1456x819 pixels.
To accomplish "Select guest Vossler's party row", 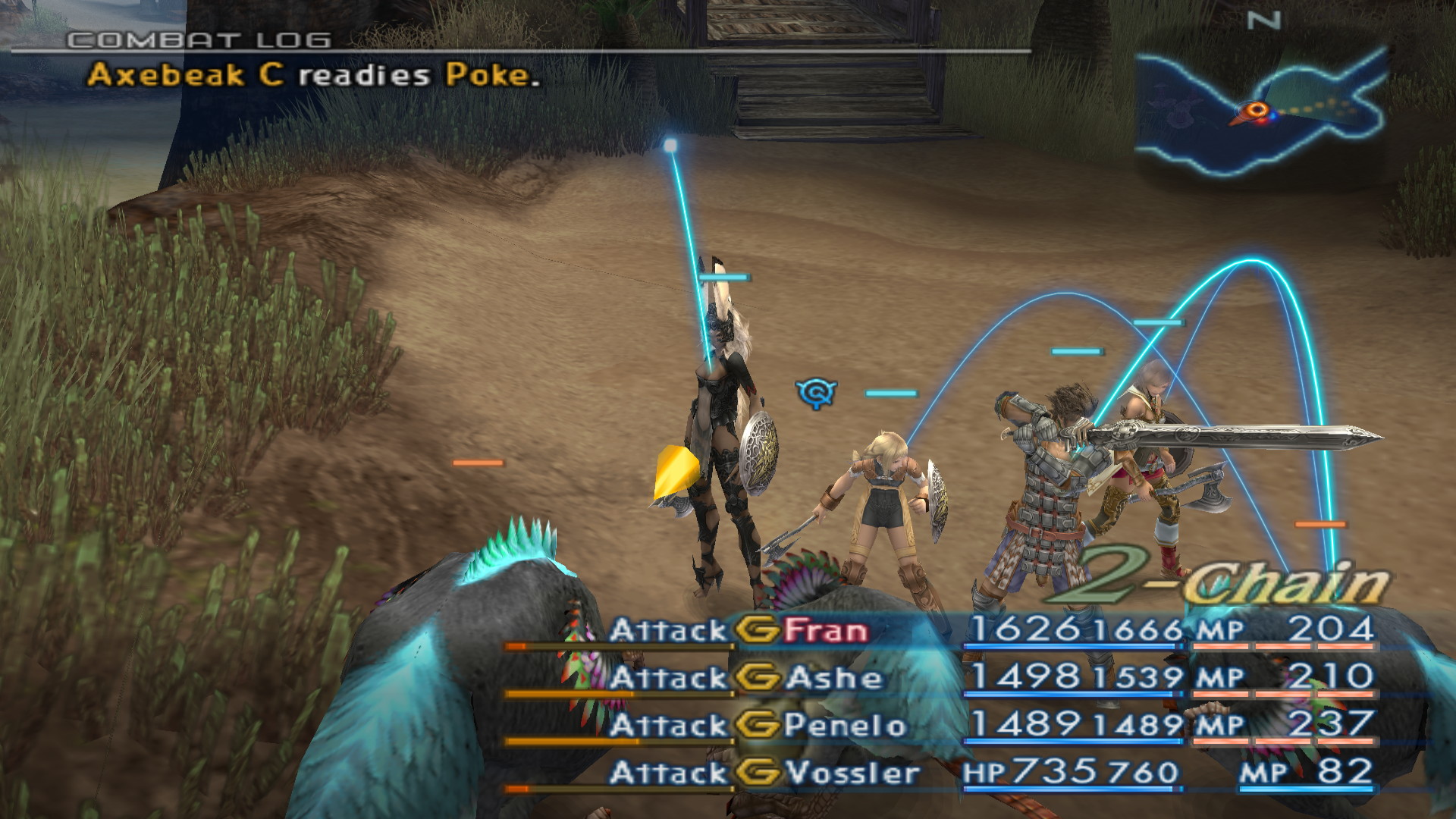I will 852,773.
